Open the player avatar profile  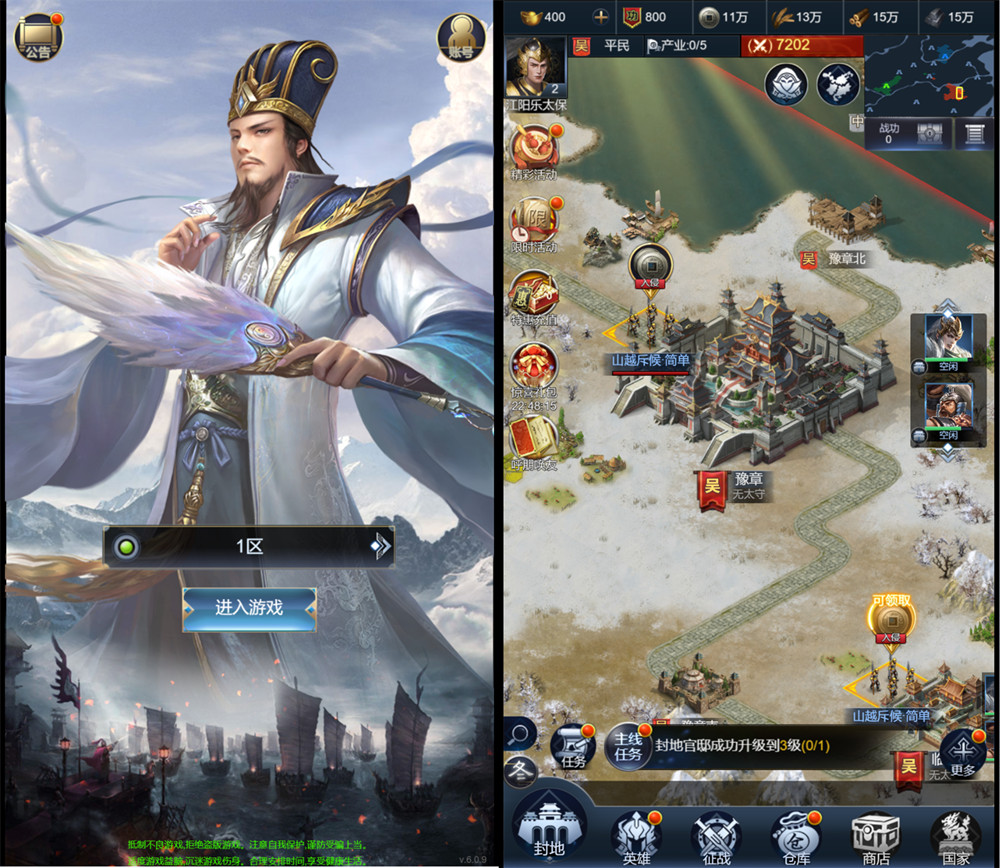pos(535,67)
